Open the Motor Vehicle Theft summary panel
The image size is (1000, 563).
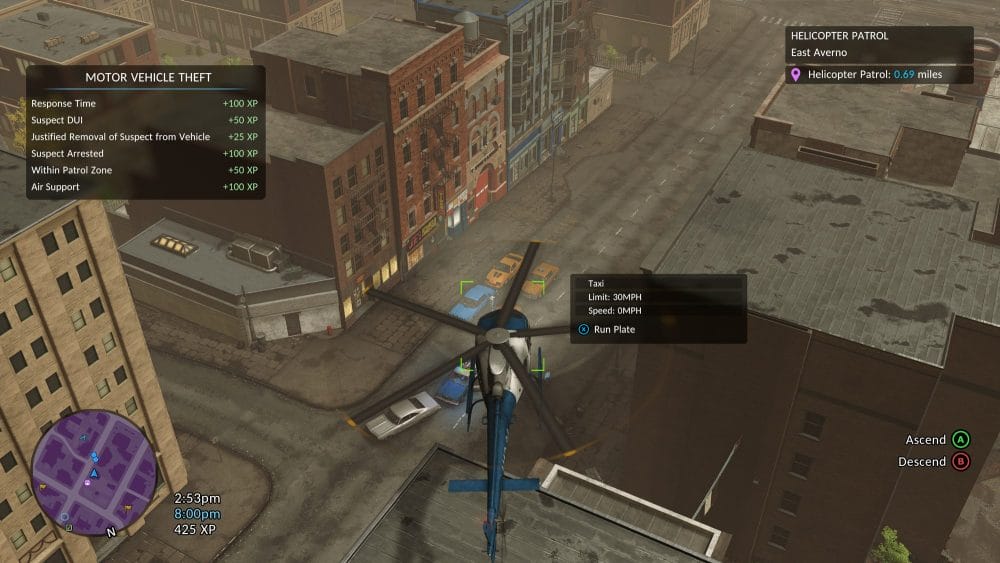147,132
